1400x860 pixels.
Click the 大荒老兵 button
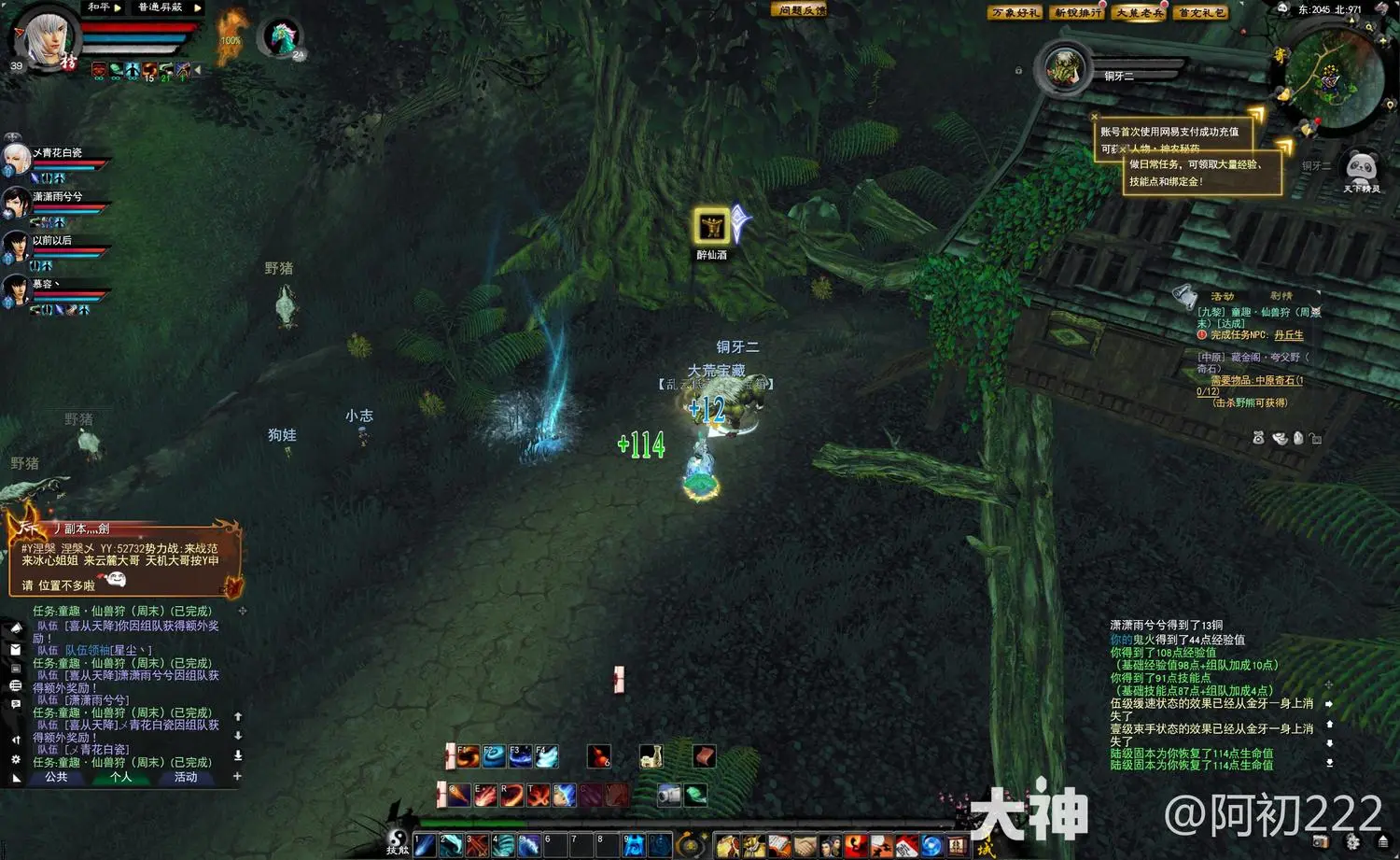(x=1140, y=13)
